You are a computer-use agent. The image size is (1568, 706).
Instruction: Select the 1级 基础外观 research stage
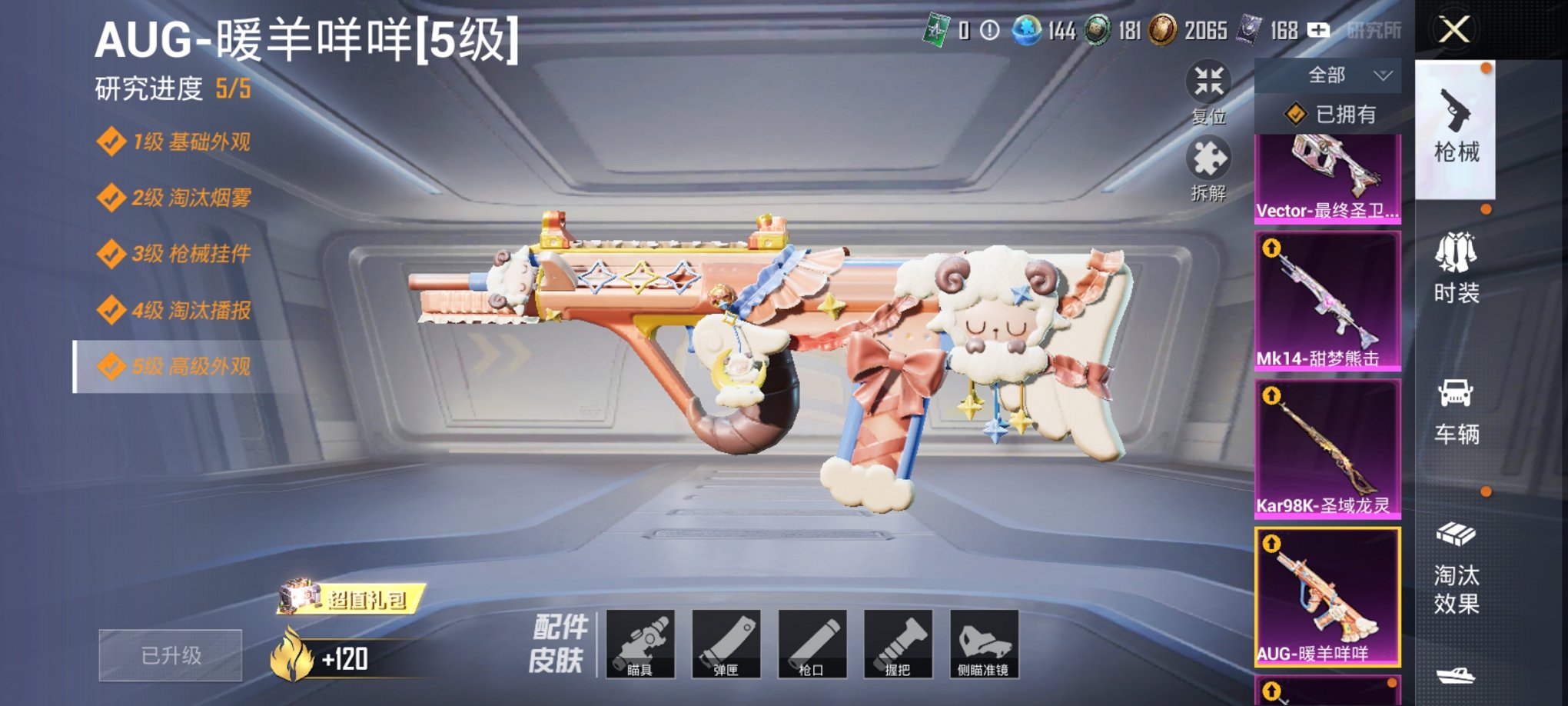click(178, 142)
